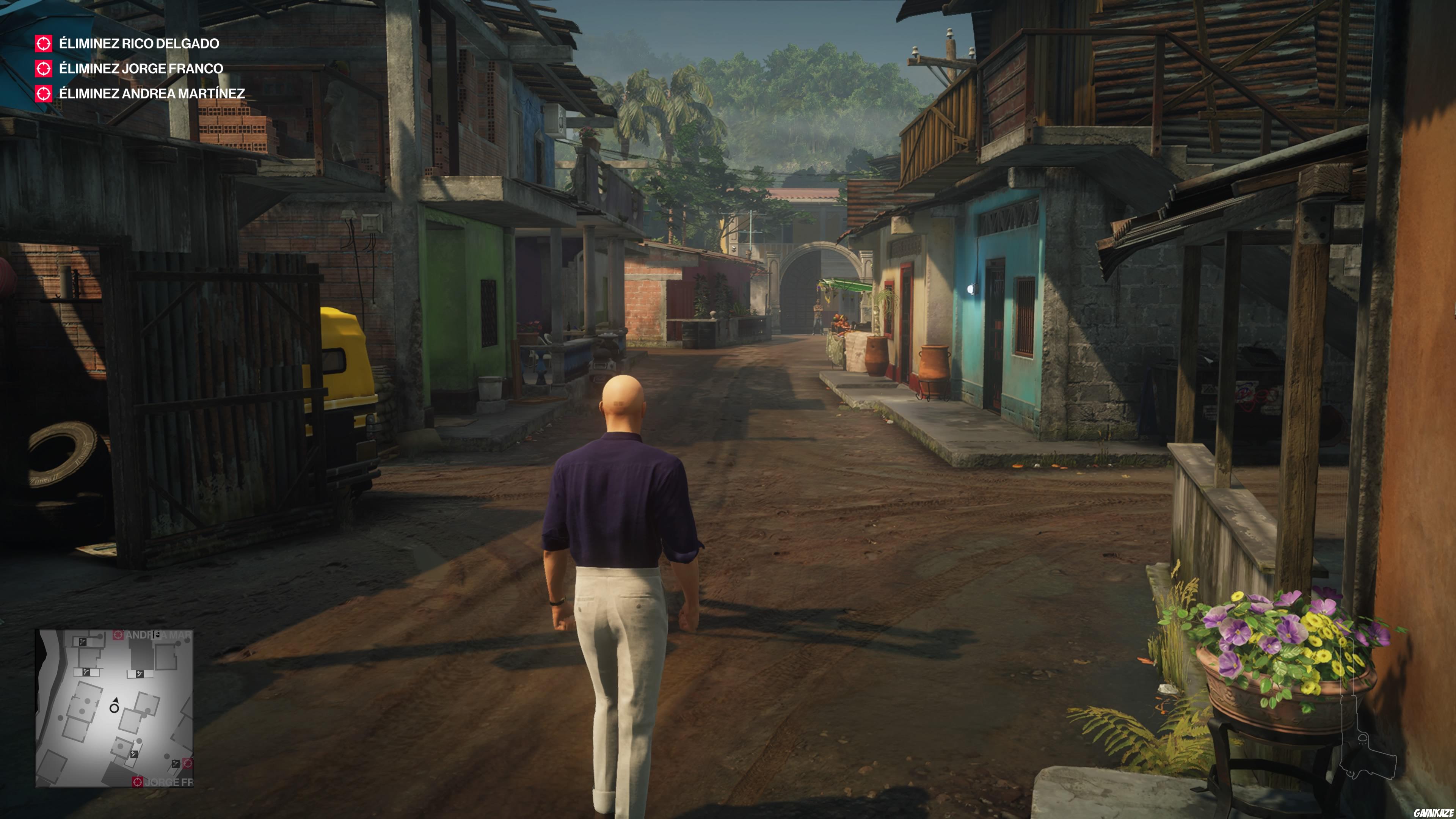Click the Jorge Franco marker on the minimap
Viewport: 1456px width, 819px height.
(137, 782)
